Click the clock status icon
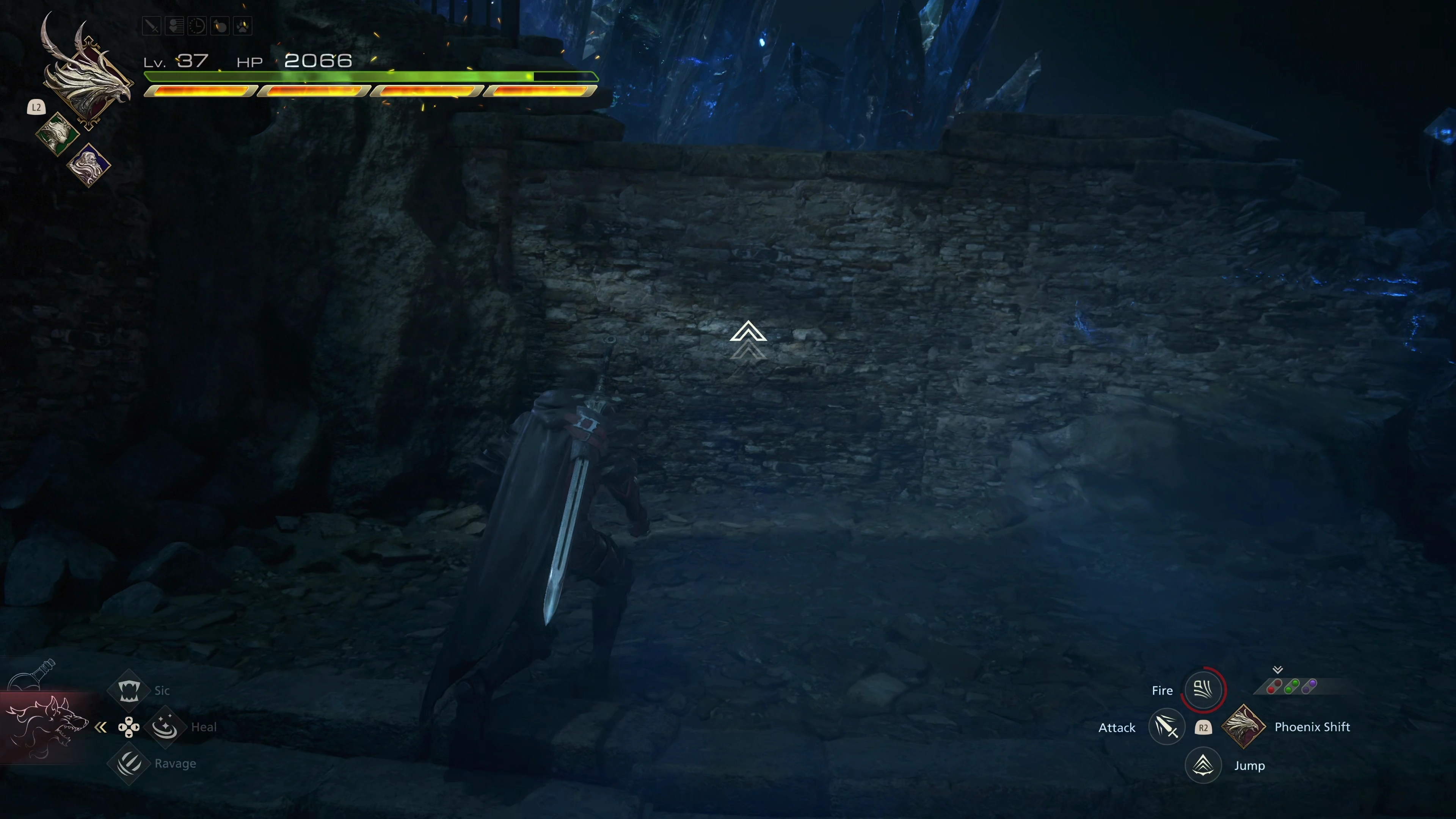Screen dimensions: 1456x819 point(197,26)
